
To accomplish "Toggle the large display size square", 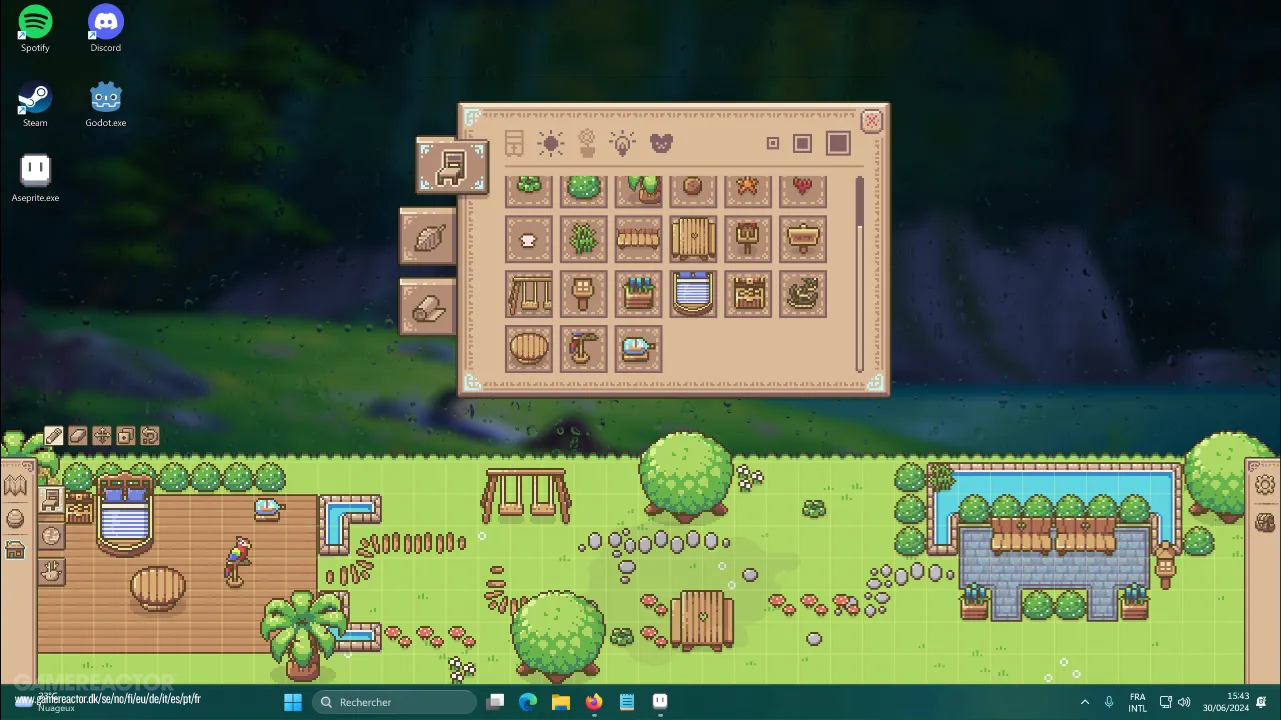I will click(837, 143).
